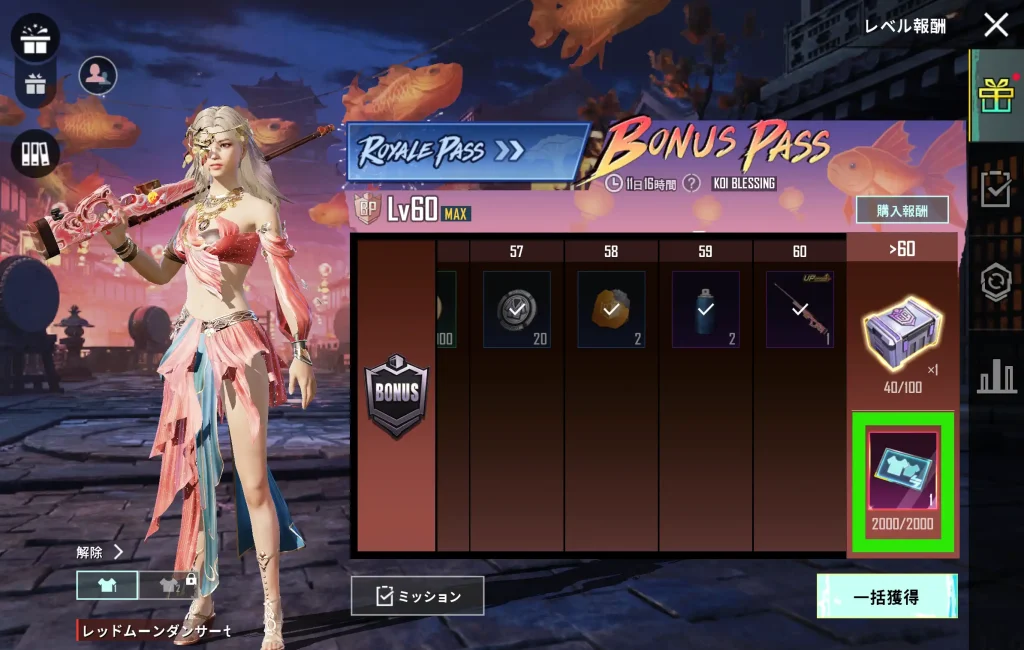Show the bar chart ranking tab
1024x650 pixels.
tap(996, 377)
